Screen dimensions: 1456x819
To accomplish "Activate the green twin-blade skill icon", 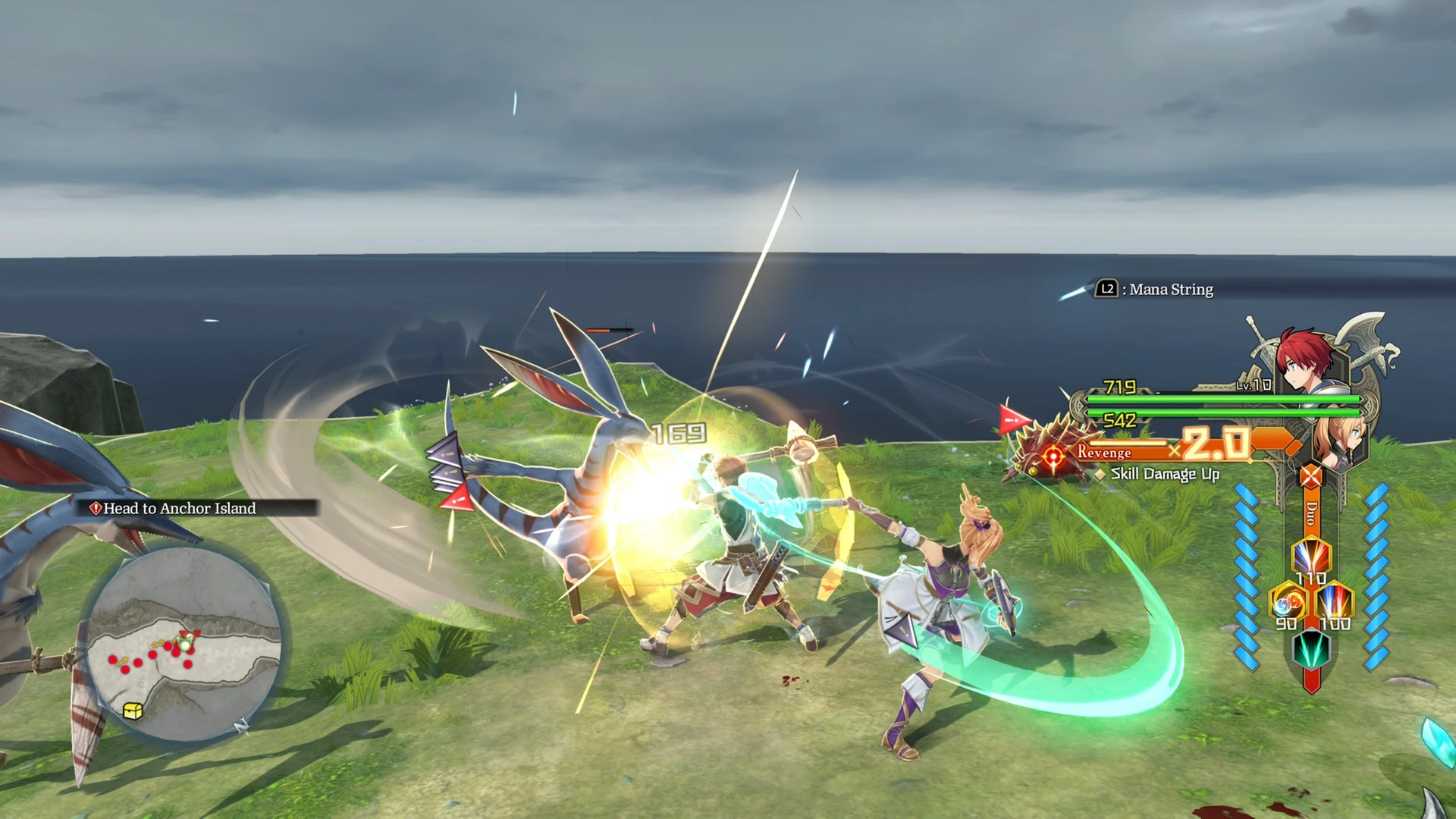I will coord(1311,649).
